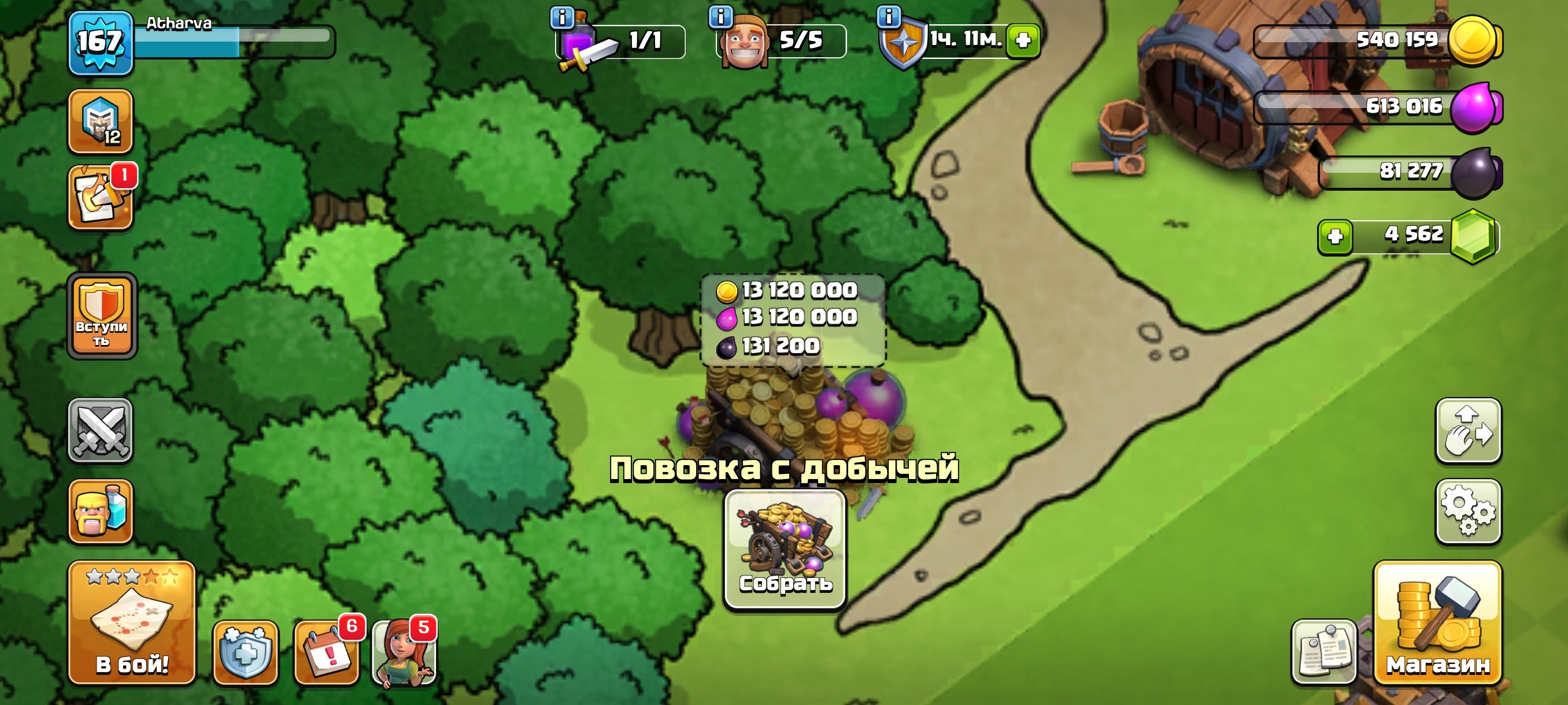The height and width of the screenshot is (705, 1568).
Task: Tap the experience progress bar beside level 167
Action: [x=238, y=42]
